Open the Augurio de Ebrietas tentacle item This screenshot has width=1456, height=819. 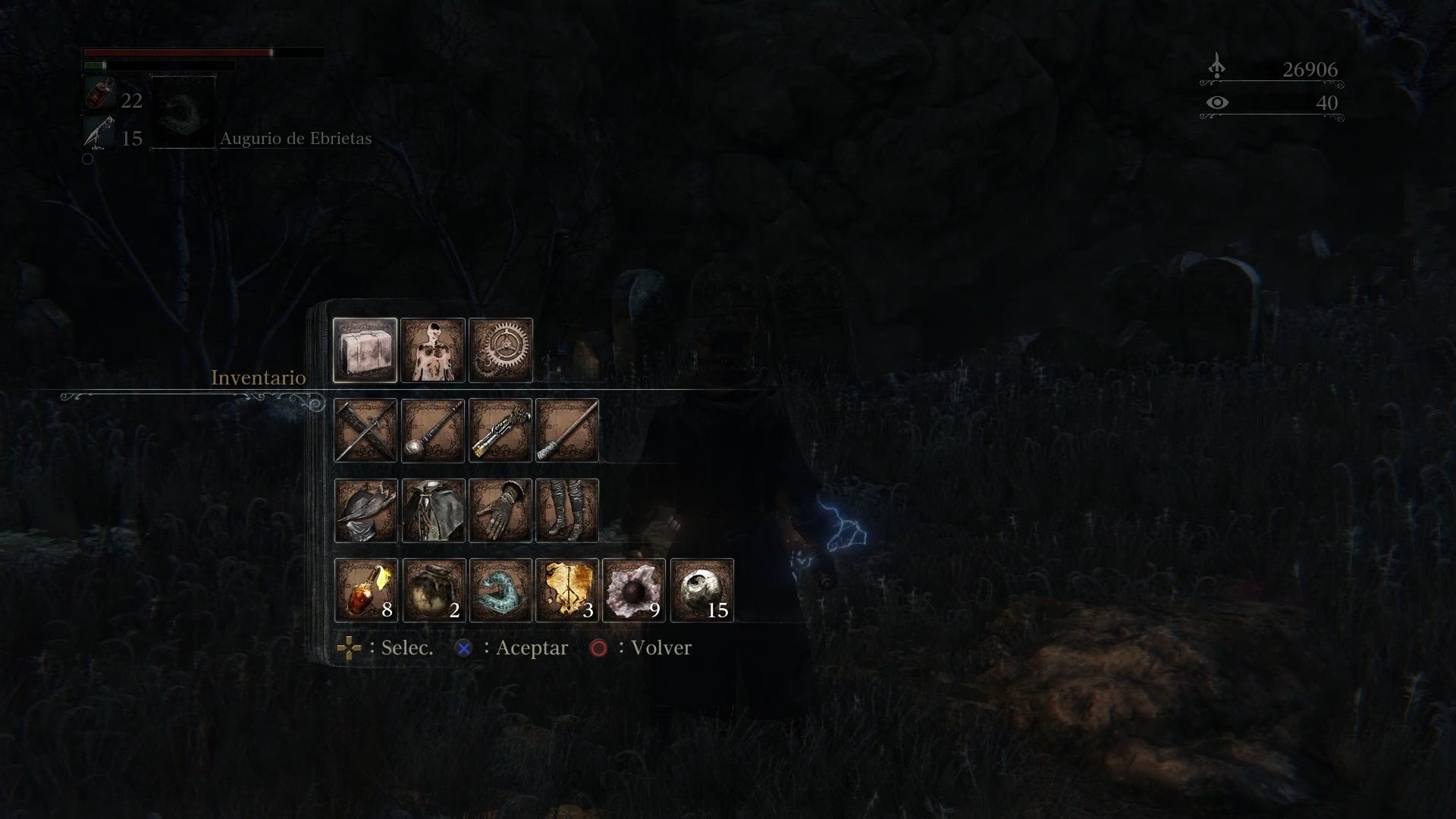(500, 591)
